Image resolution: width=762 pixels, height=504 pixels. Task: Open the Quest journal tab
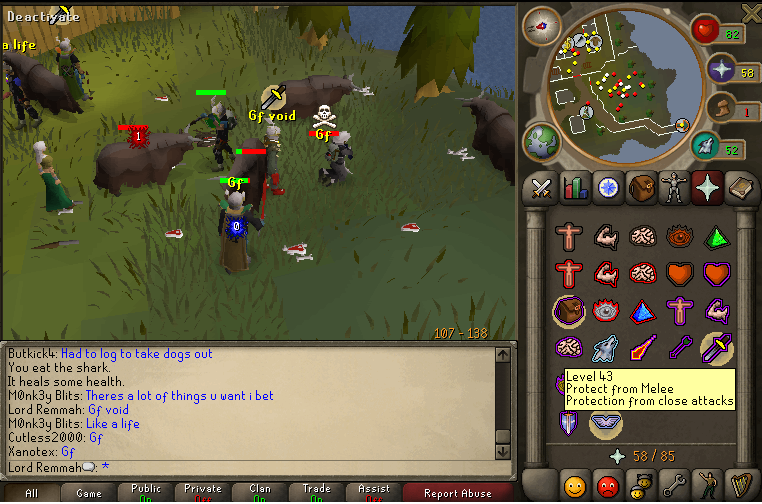click(608, 187)
